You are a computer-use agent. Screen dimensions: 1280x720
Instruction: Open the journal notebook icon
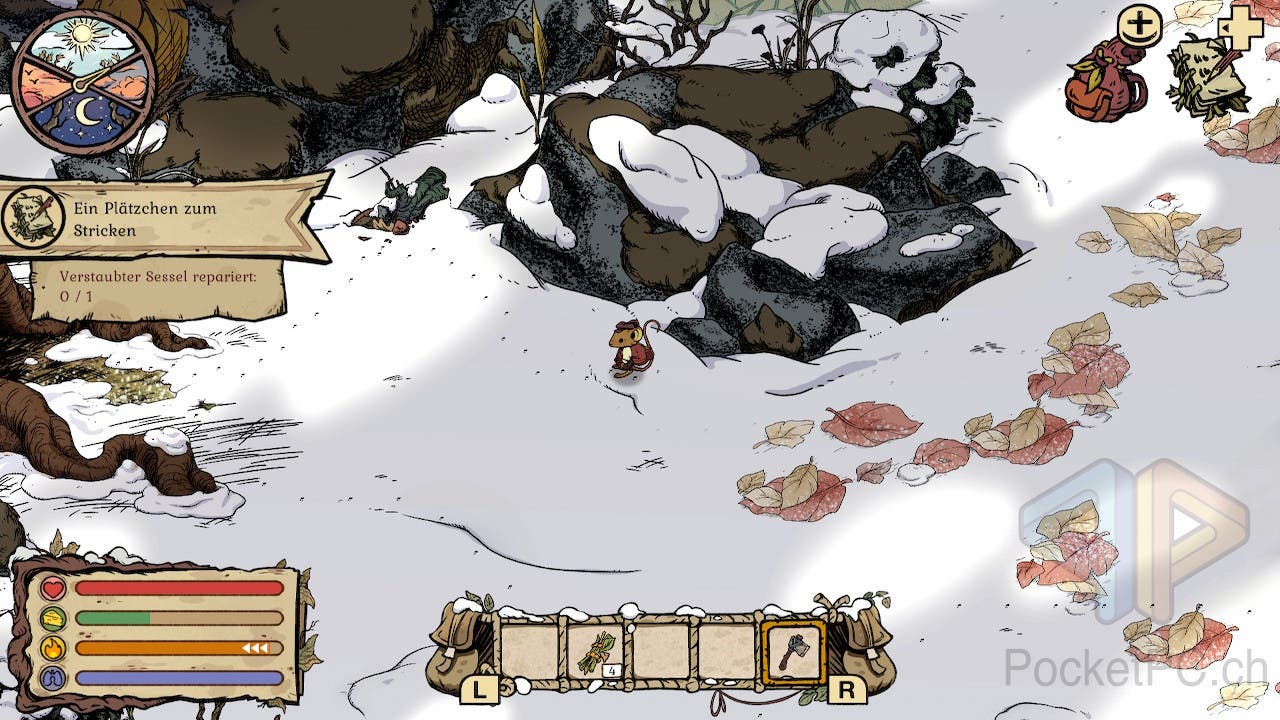1207,76
